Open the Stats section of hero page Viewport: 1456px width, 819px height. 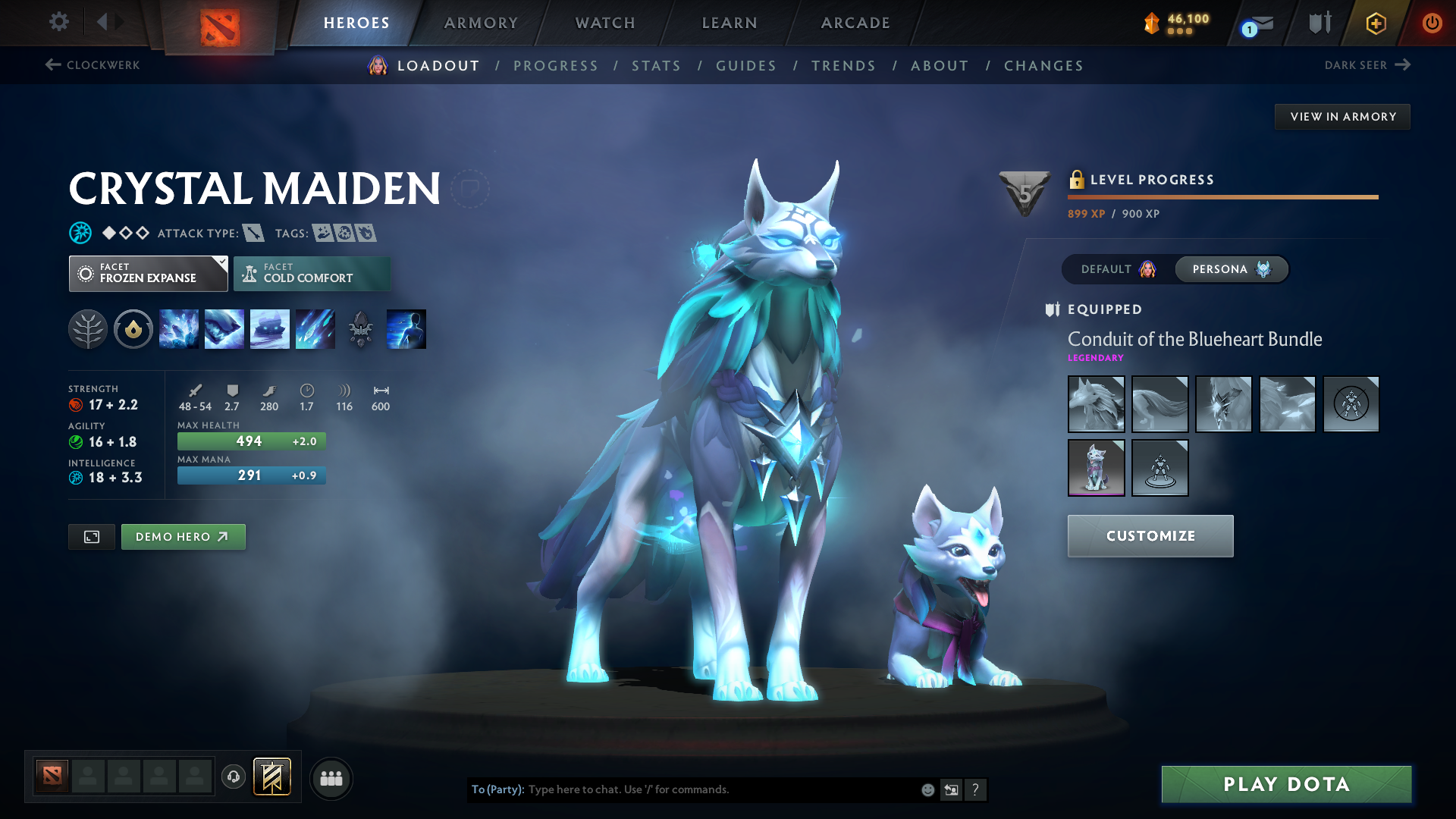(656, 66)
